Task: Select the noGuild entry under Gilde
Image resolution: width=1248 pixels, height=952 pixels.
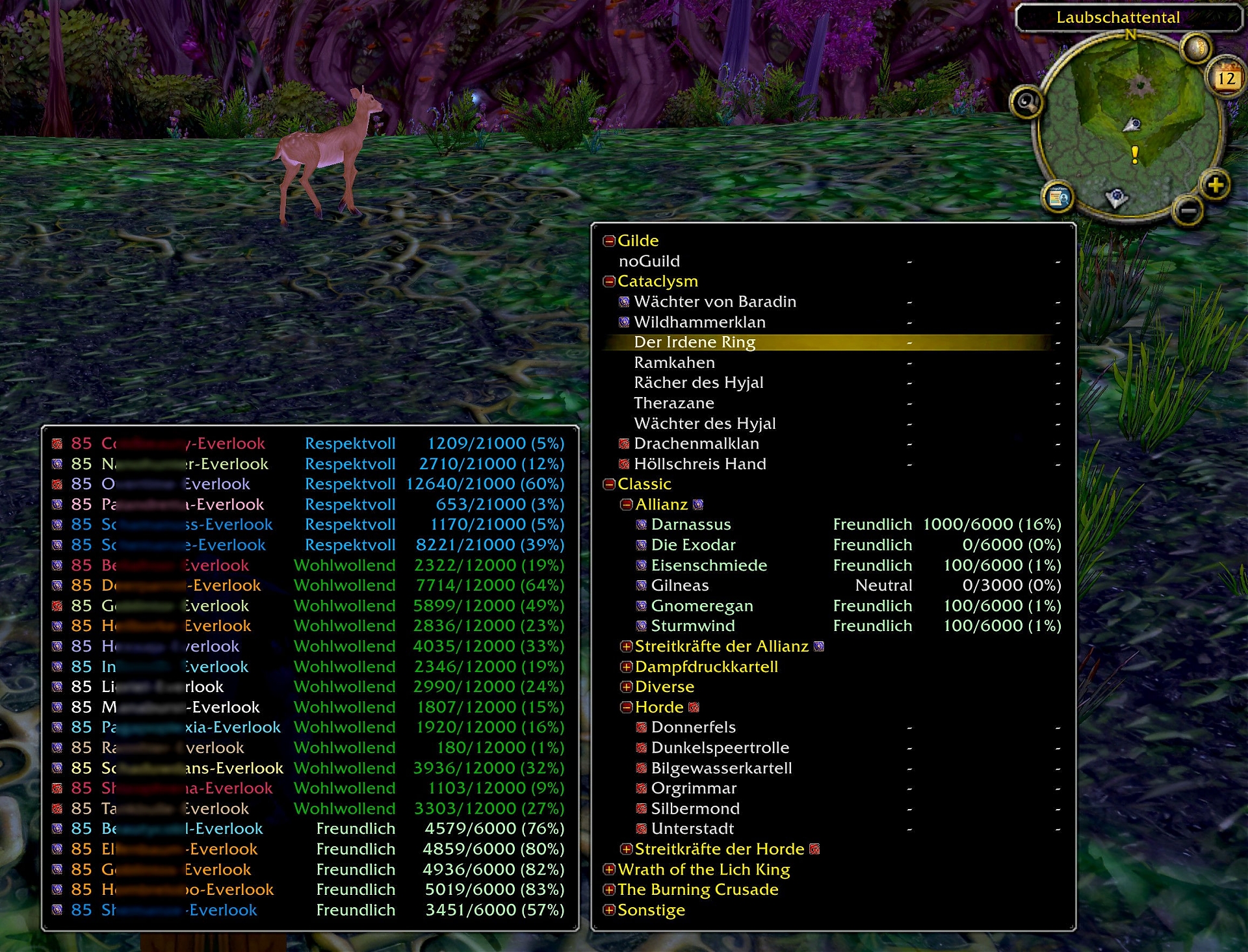Action: 649,261
